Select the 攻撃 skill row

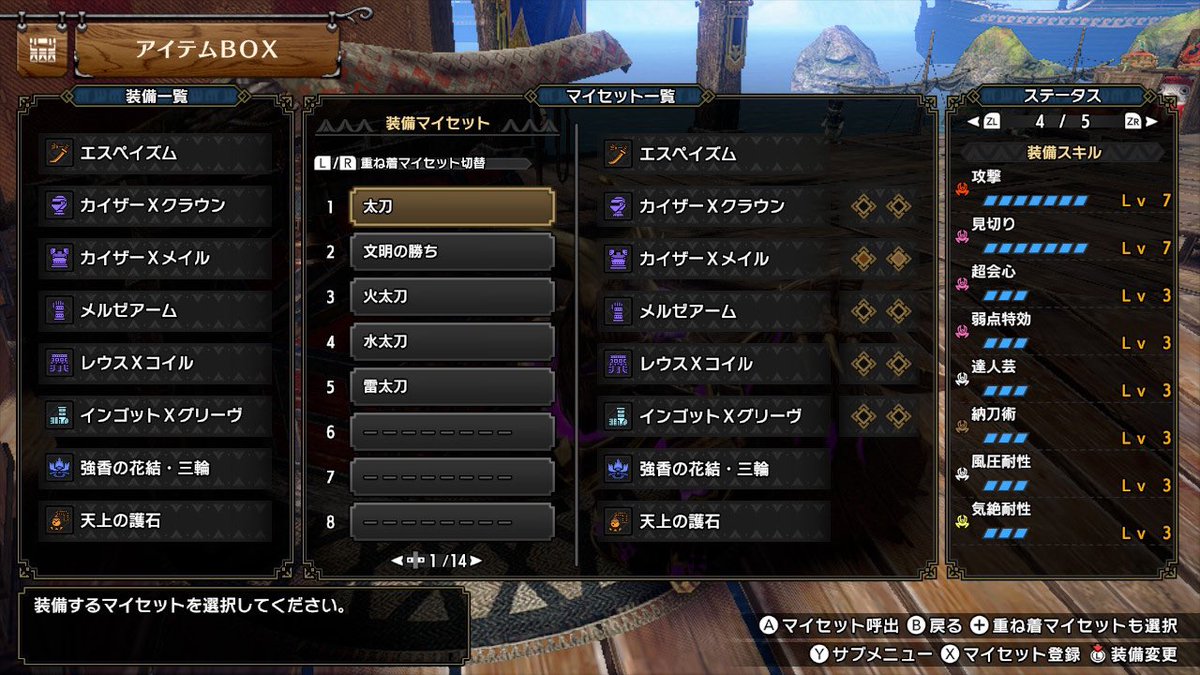tap(1060, 189)
